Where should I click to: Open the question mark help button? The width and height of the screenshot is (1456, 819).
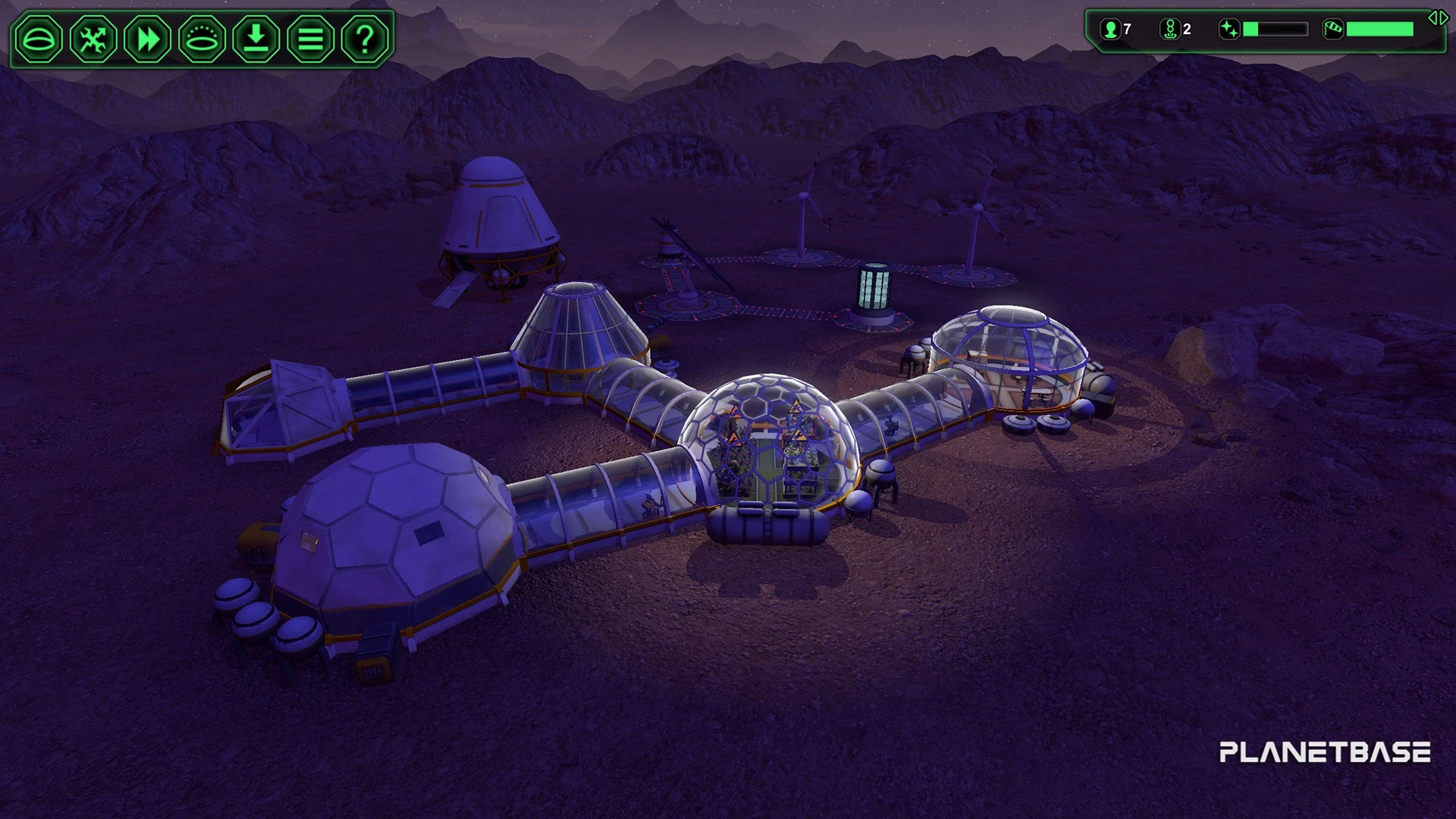pos(365,38)
